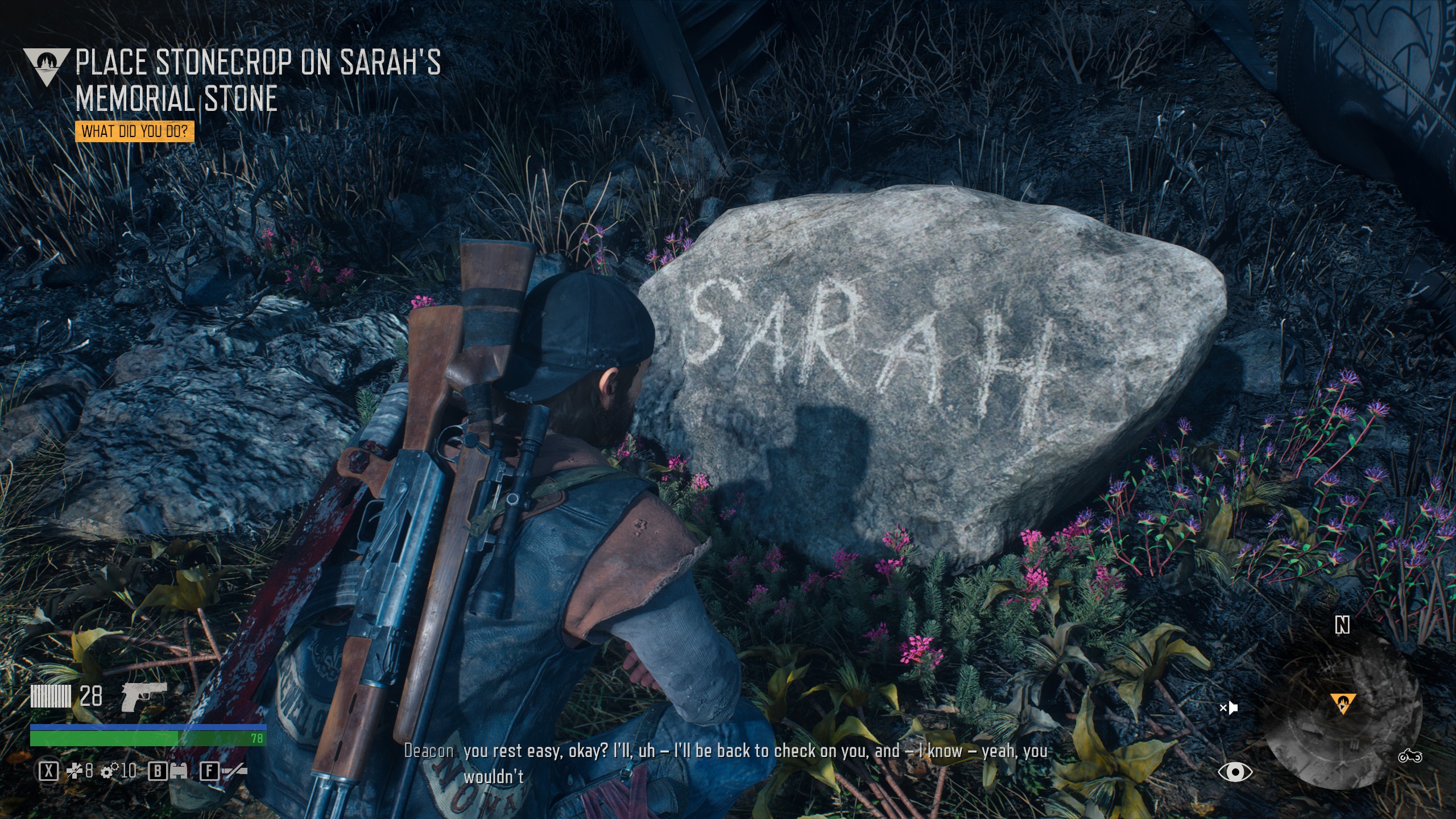Click the muted speaker noise icon

coord(1228,708)
